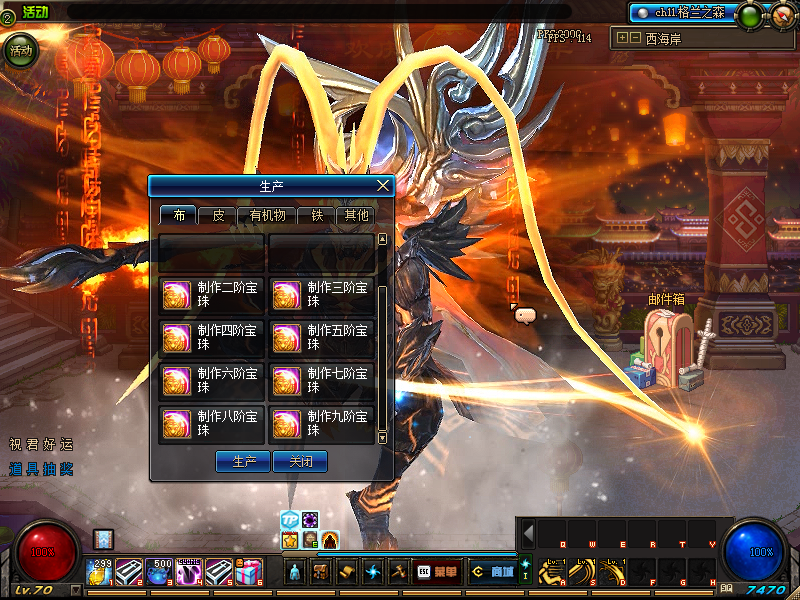800x600 pixels.
Task: Pick the 制作四阶宝珠 recipe
Action: point(212,338)
